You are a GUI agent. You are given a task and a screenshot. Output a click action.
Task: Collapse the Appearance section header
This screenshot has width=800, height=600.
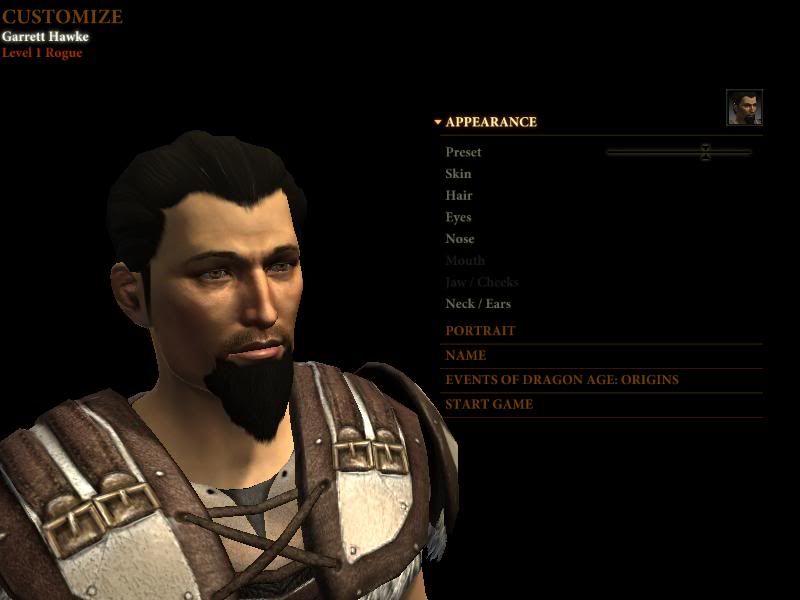pyautogui.click(x=490, y=122)
